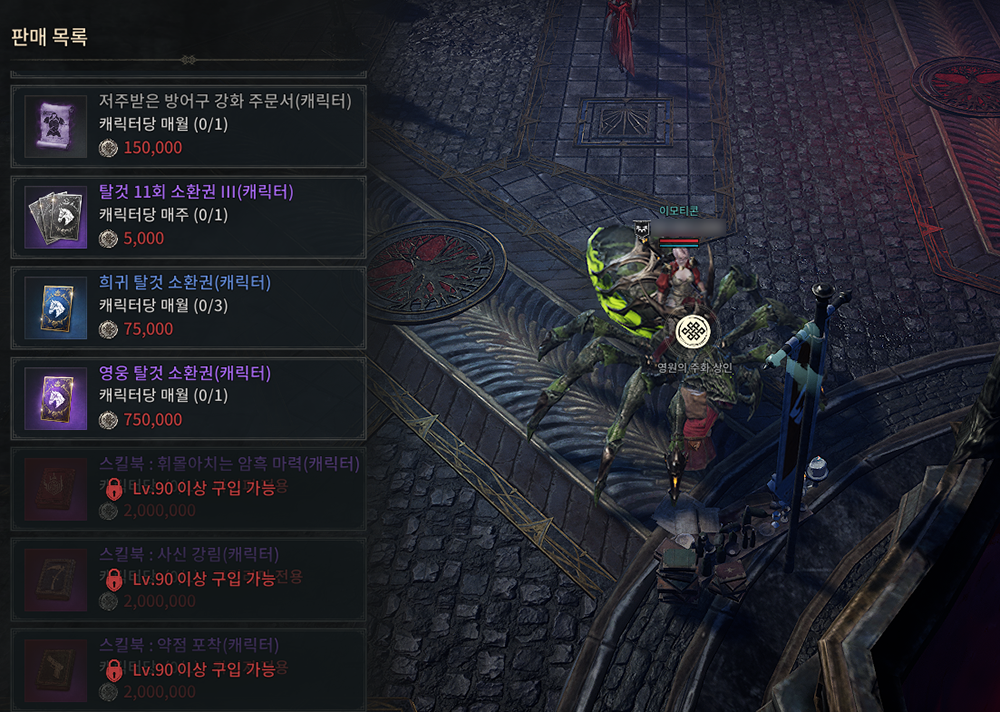1000x712 pixels.
Task: Select the locked 사신 강림 skillbook row
Action: [189, 580]
